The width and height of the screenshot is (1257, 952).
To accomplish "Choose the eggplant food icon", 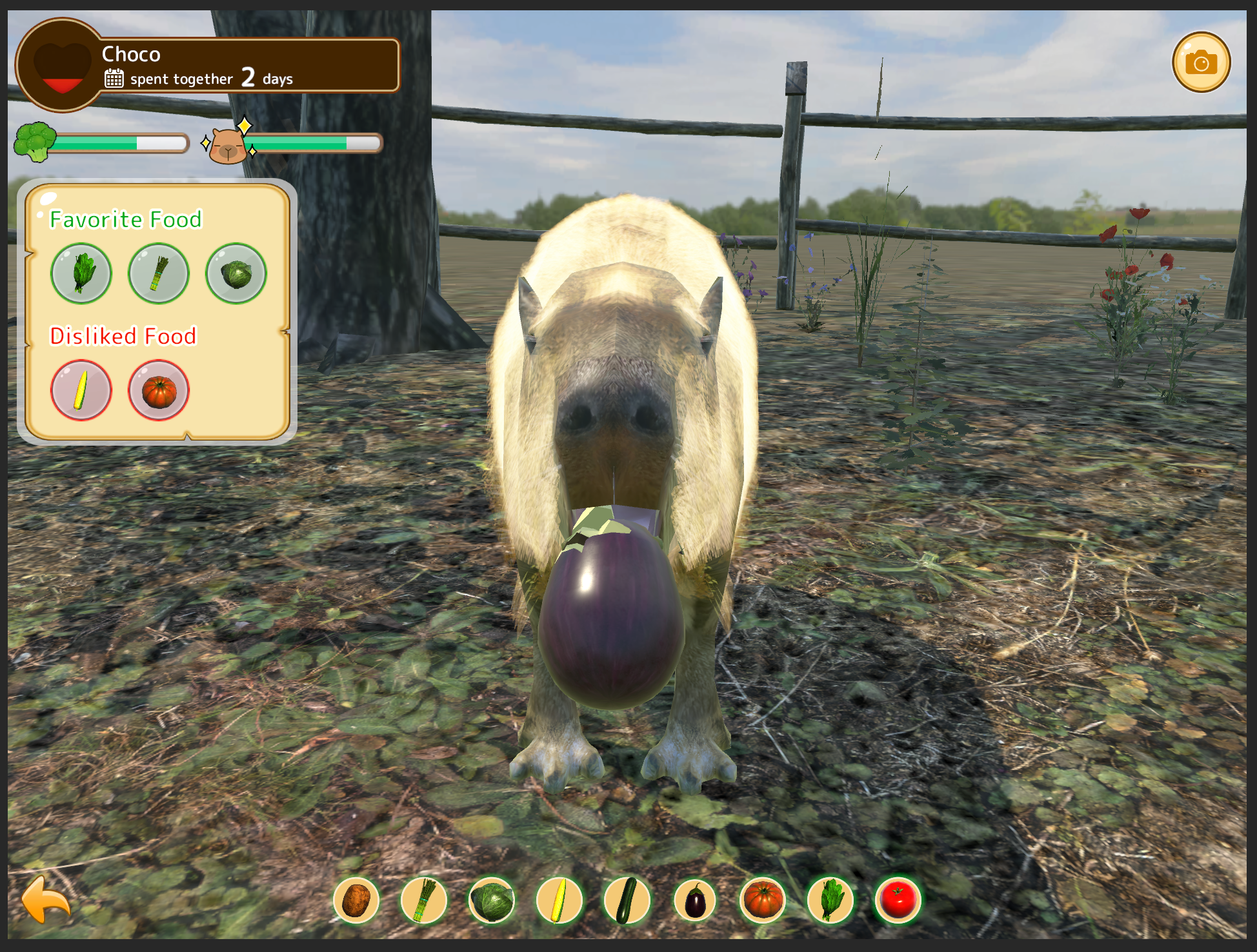I will (695, 900).
